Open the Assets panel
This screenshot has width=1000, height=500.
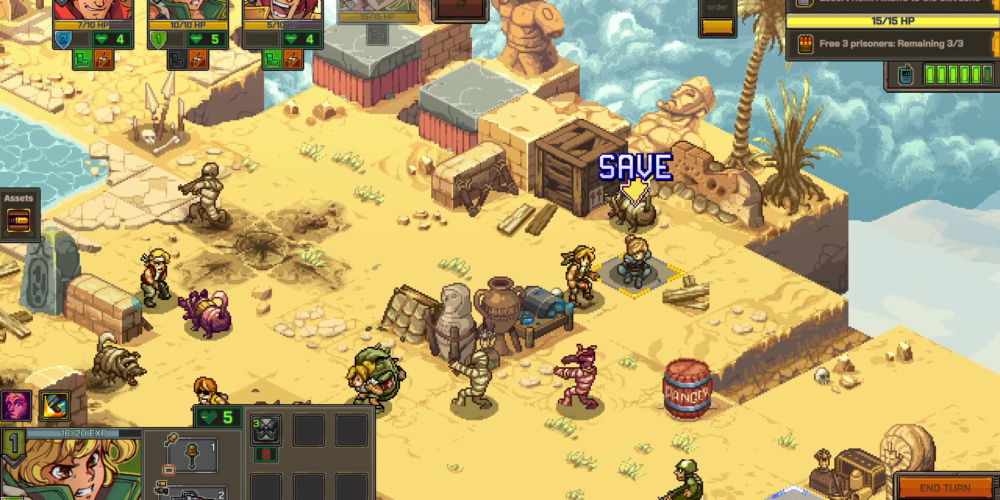(19, 217)
